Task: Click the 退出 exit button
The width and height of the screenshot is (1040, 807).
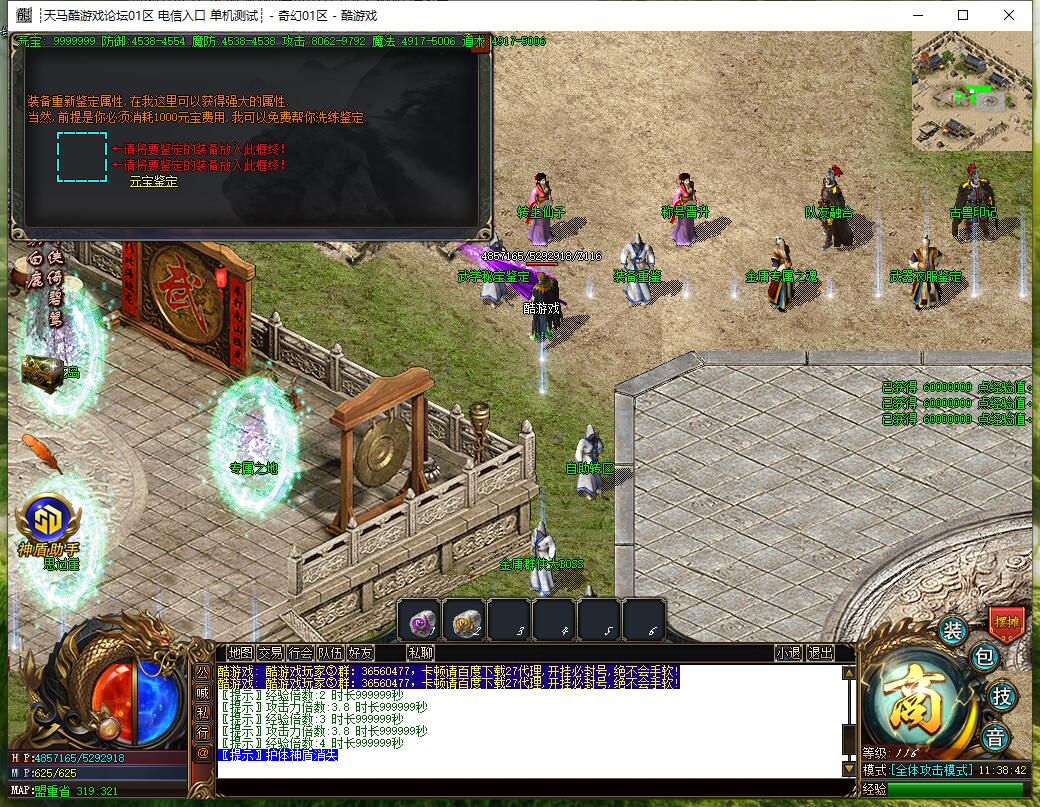Action: point(820,653)
